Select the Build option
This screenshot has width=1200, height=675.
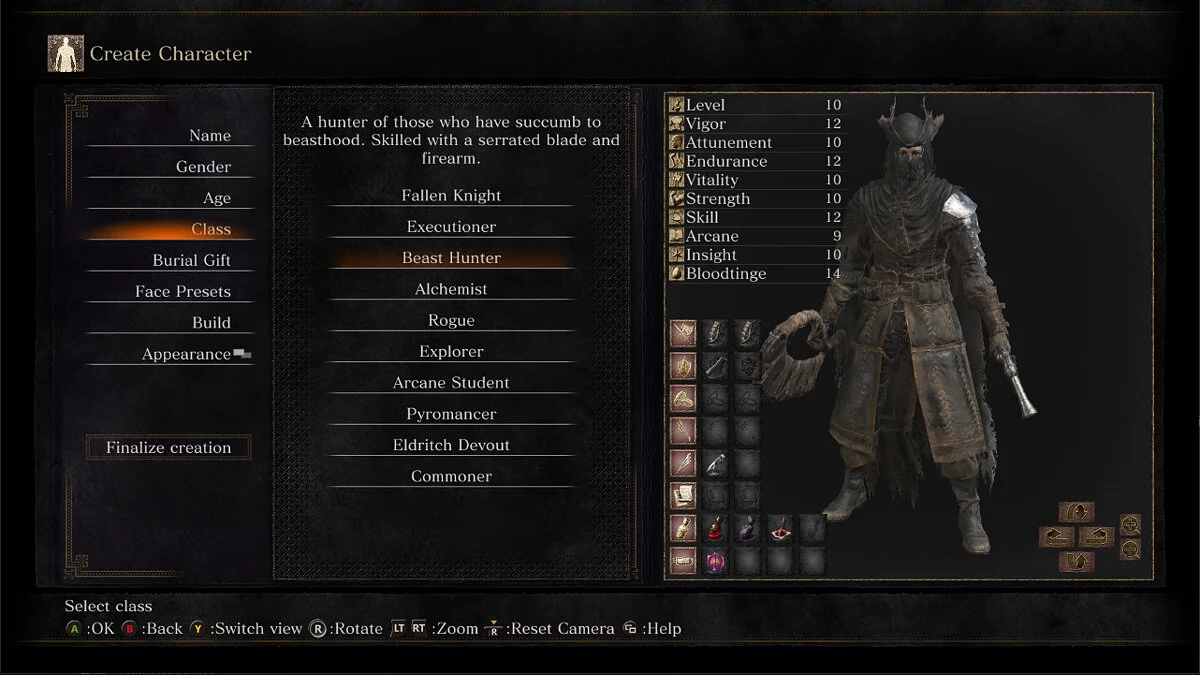point(211,323)
